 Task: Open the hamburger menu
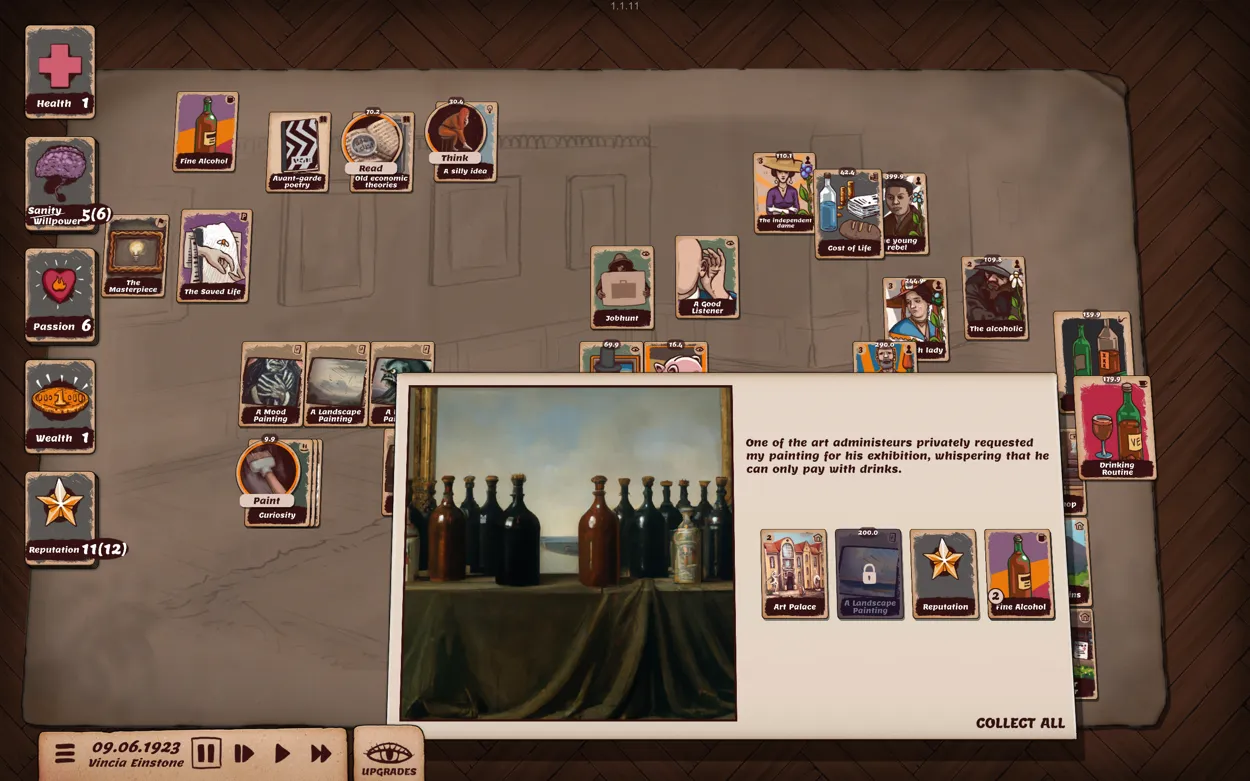pyautogui.click(x=65, y=753)
